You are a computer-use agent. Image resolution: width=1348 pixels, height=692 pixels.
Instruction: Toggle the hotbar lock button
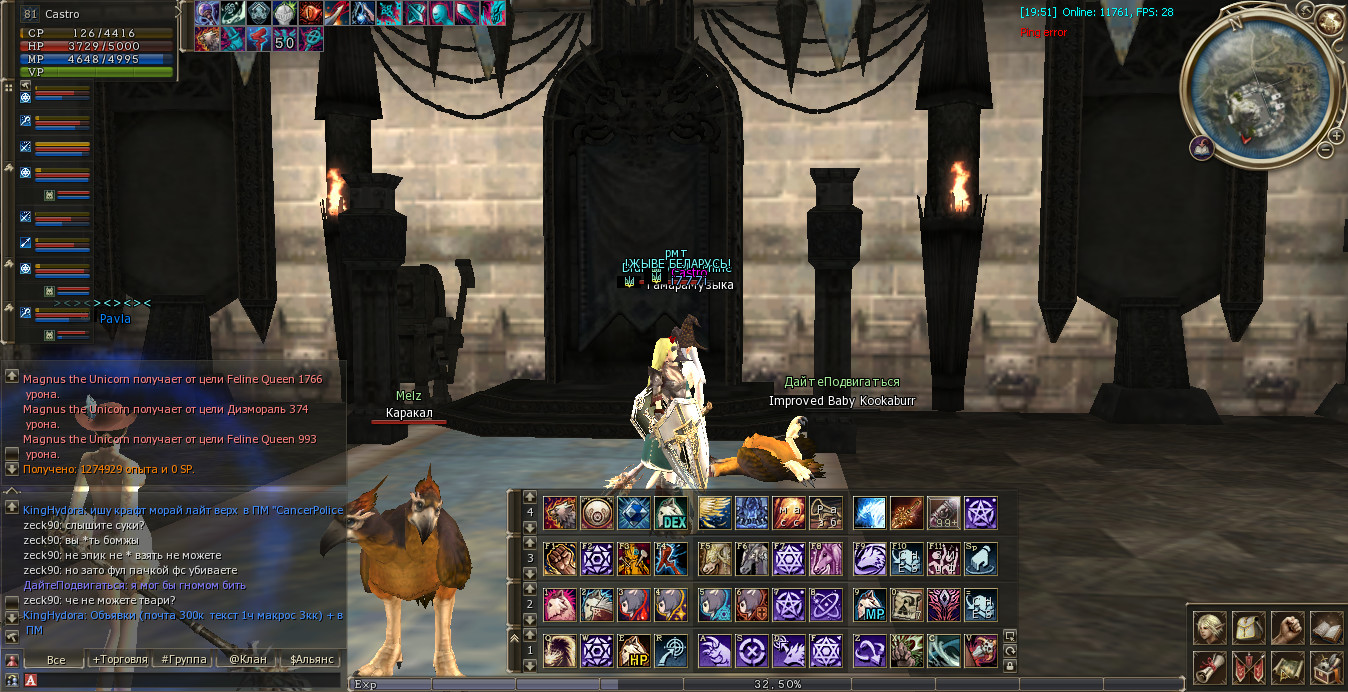click(x=1010, y=665)
